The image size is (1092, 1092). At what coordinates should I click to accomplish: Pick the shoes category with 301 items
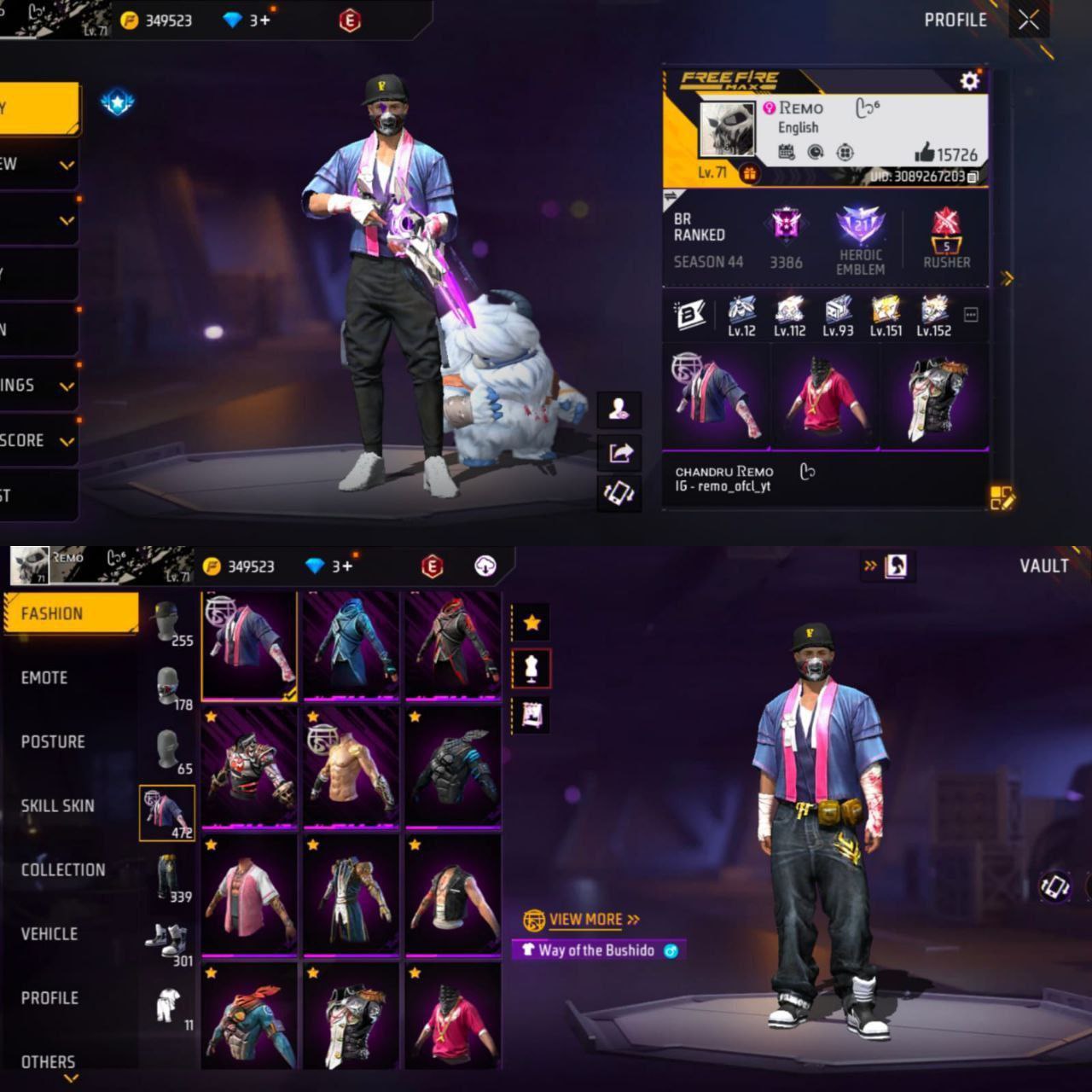[169, 943]
